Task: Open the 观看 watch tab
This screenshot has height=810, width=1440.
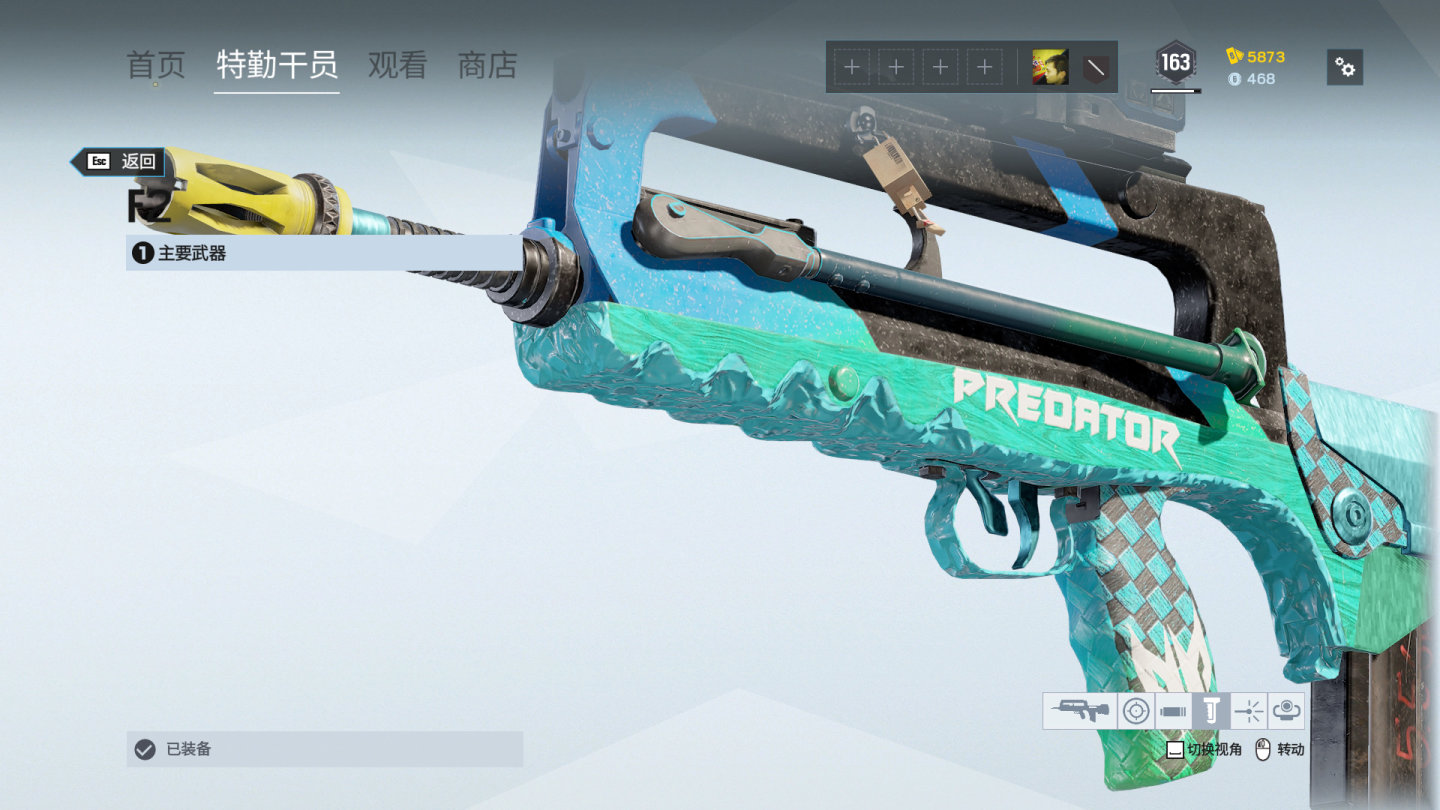Action: (397, 66)
